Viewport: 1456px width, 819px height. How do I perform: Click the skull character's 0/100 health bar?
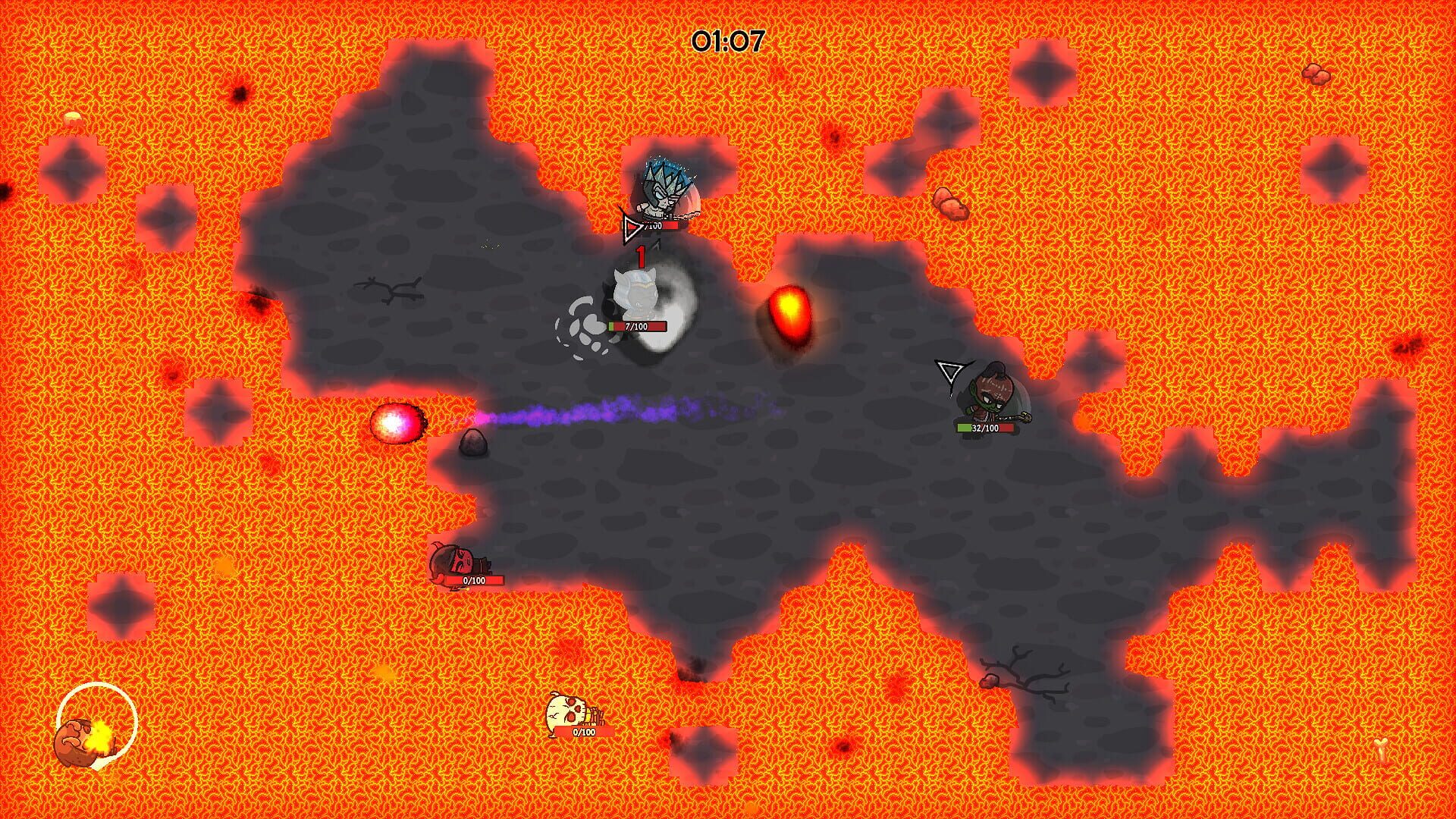tap(582, 732)
